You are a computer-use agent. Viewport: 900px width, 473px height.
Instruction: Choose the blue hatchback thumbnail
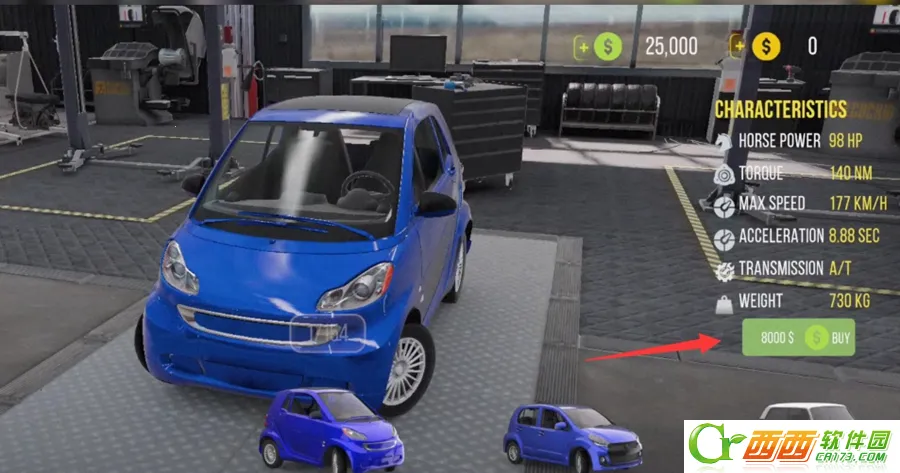[x=571, y=435]
